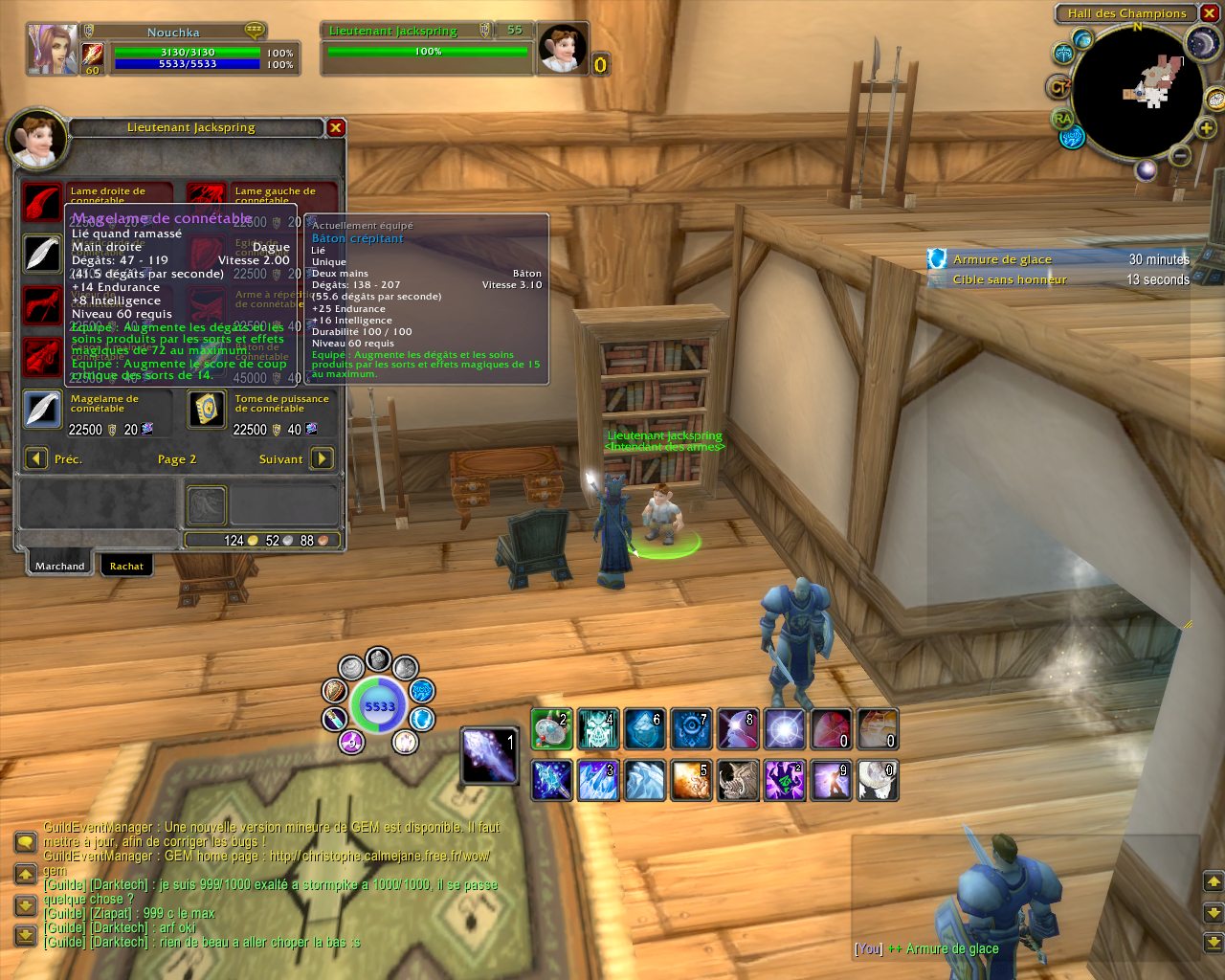
Task: Switch to the Rachat buyback tab
Action: point(126,566)
